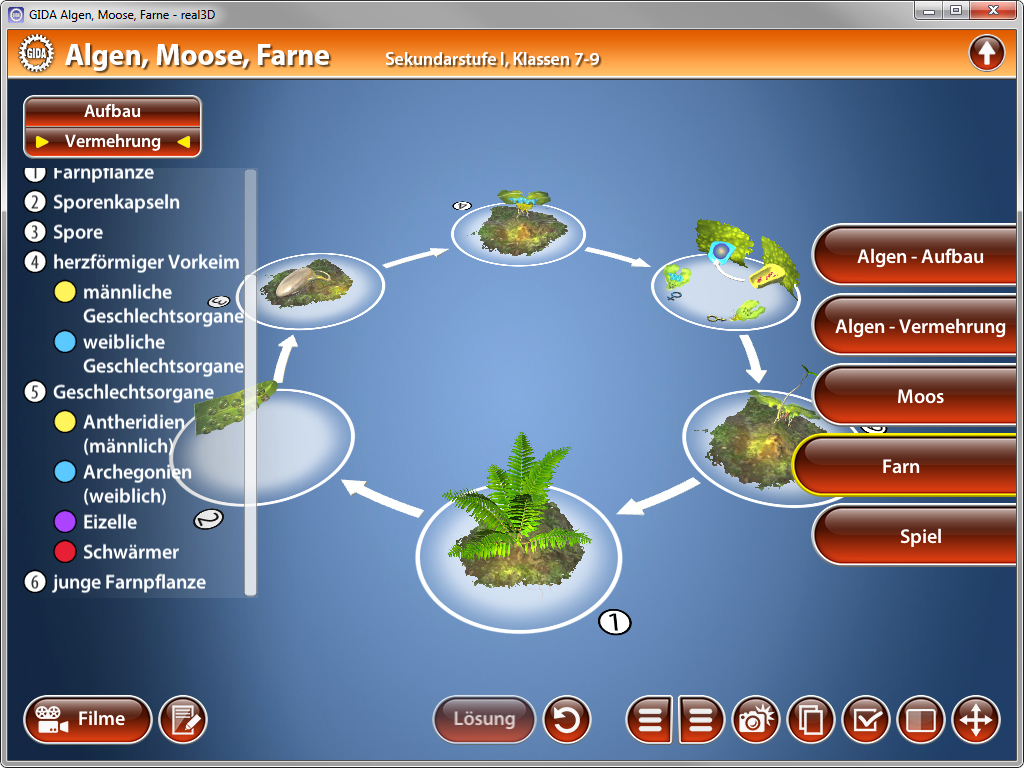Start the Spiel section
The height and width of the screenshot is (768, 1024).
pos(919,537)
